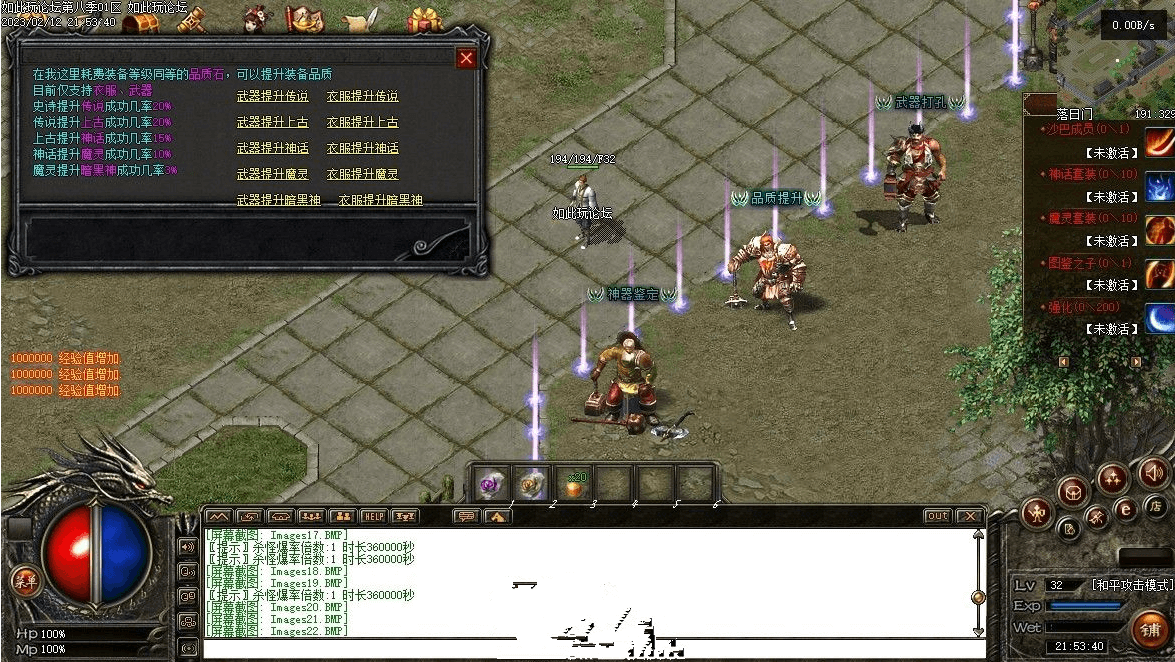Click the chat text input field
This screenshot has width=1175, height=662.
tap(590, 648)
